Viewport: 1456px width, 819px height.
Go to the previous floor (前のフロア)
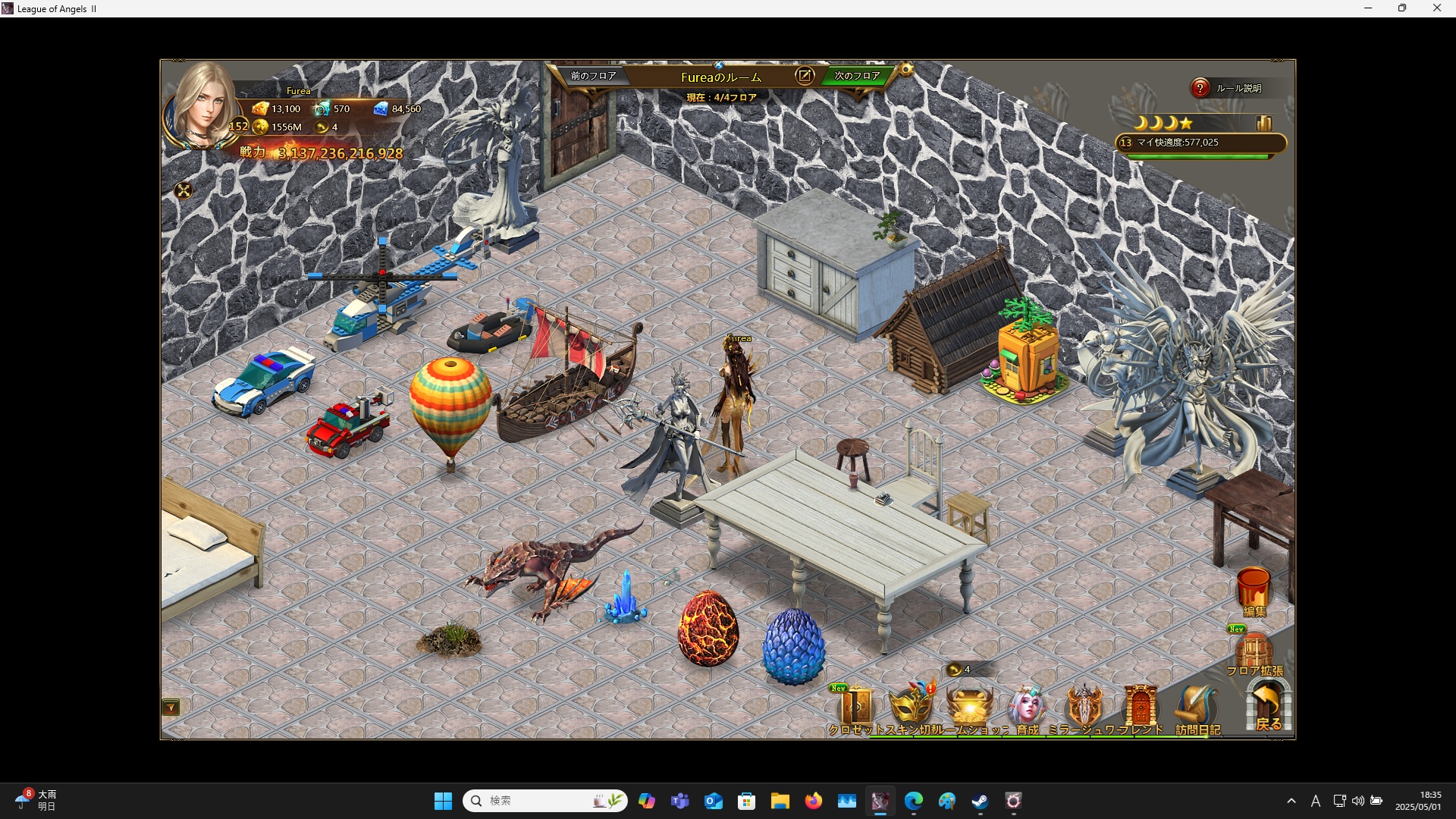click(x=593, y=76)
